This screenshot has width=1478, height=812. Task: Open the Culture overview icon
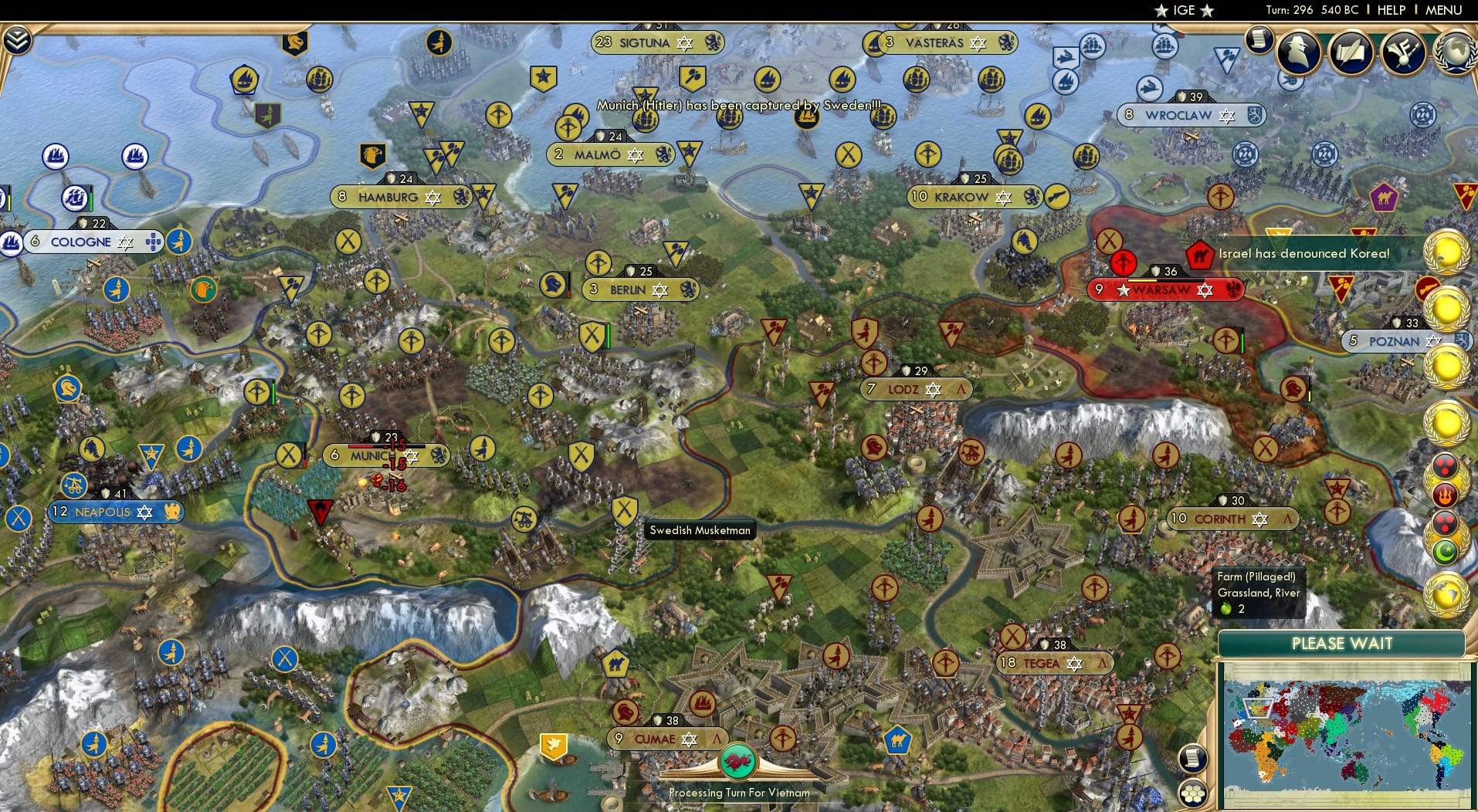1403,50
